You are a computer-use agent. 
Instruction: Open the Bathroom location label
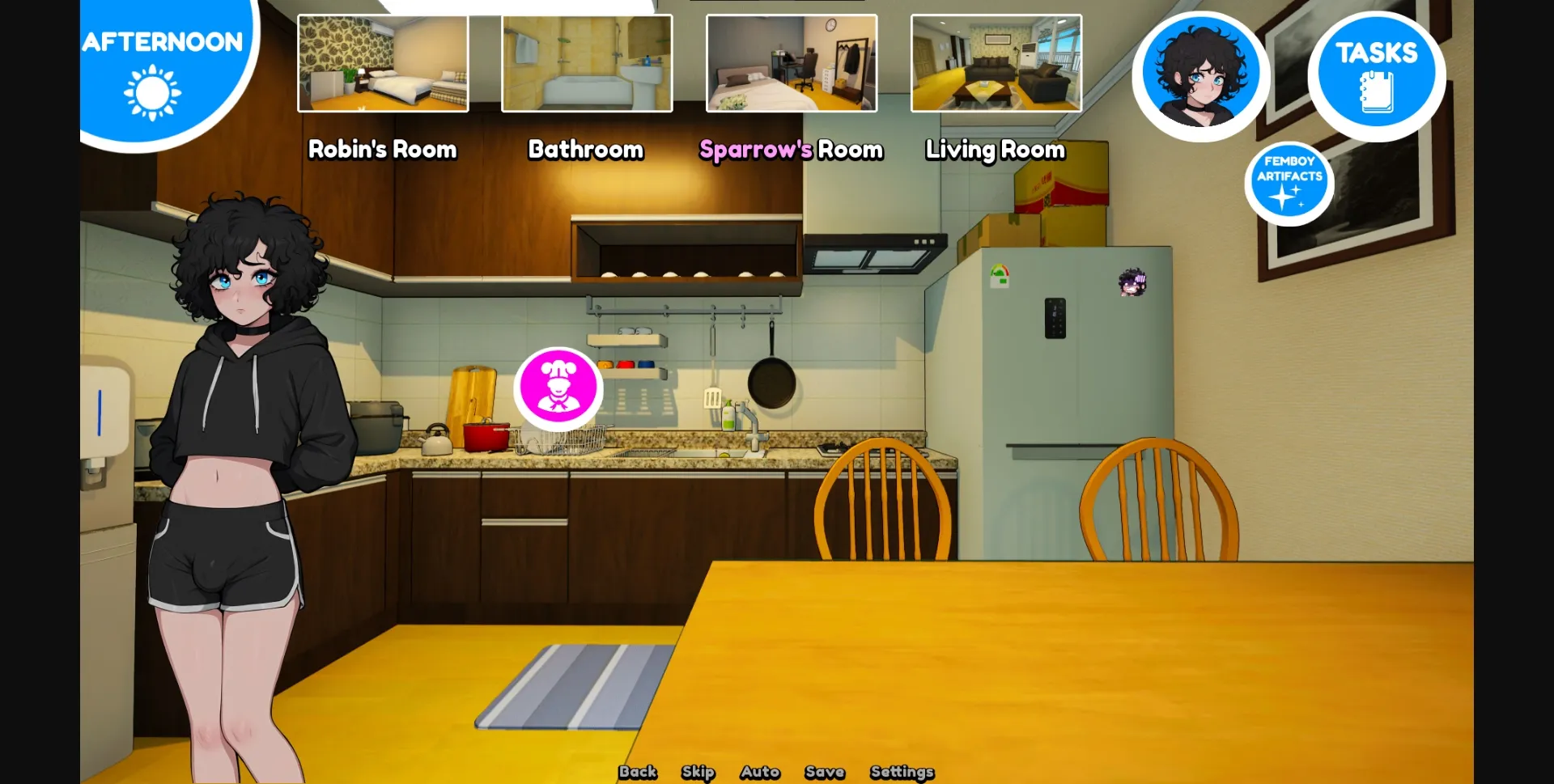[x=586, y=149]
